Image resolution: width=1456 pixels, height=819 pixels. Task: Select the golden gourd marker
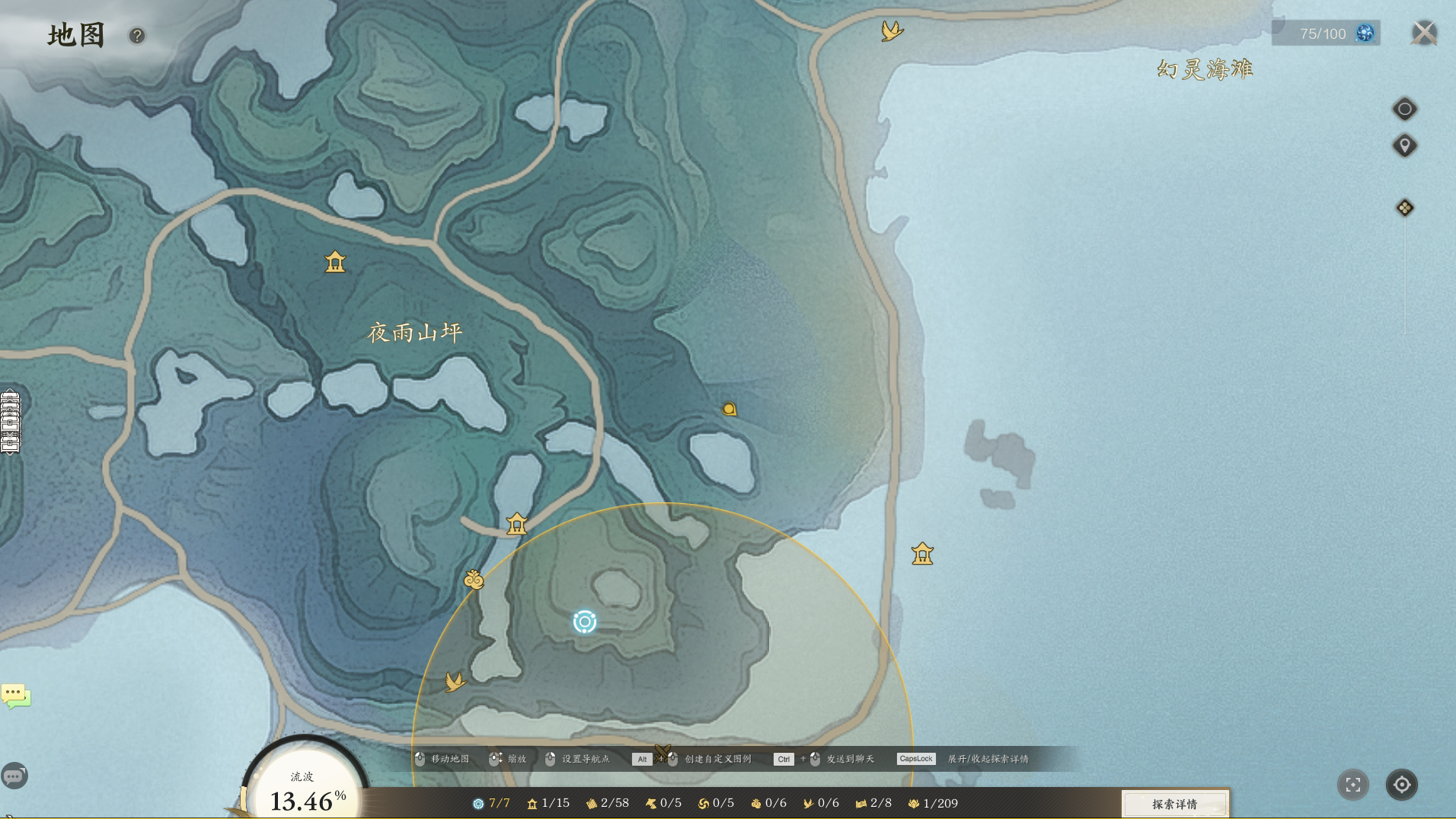[474, 580]
